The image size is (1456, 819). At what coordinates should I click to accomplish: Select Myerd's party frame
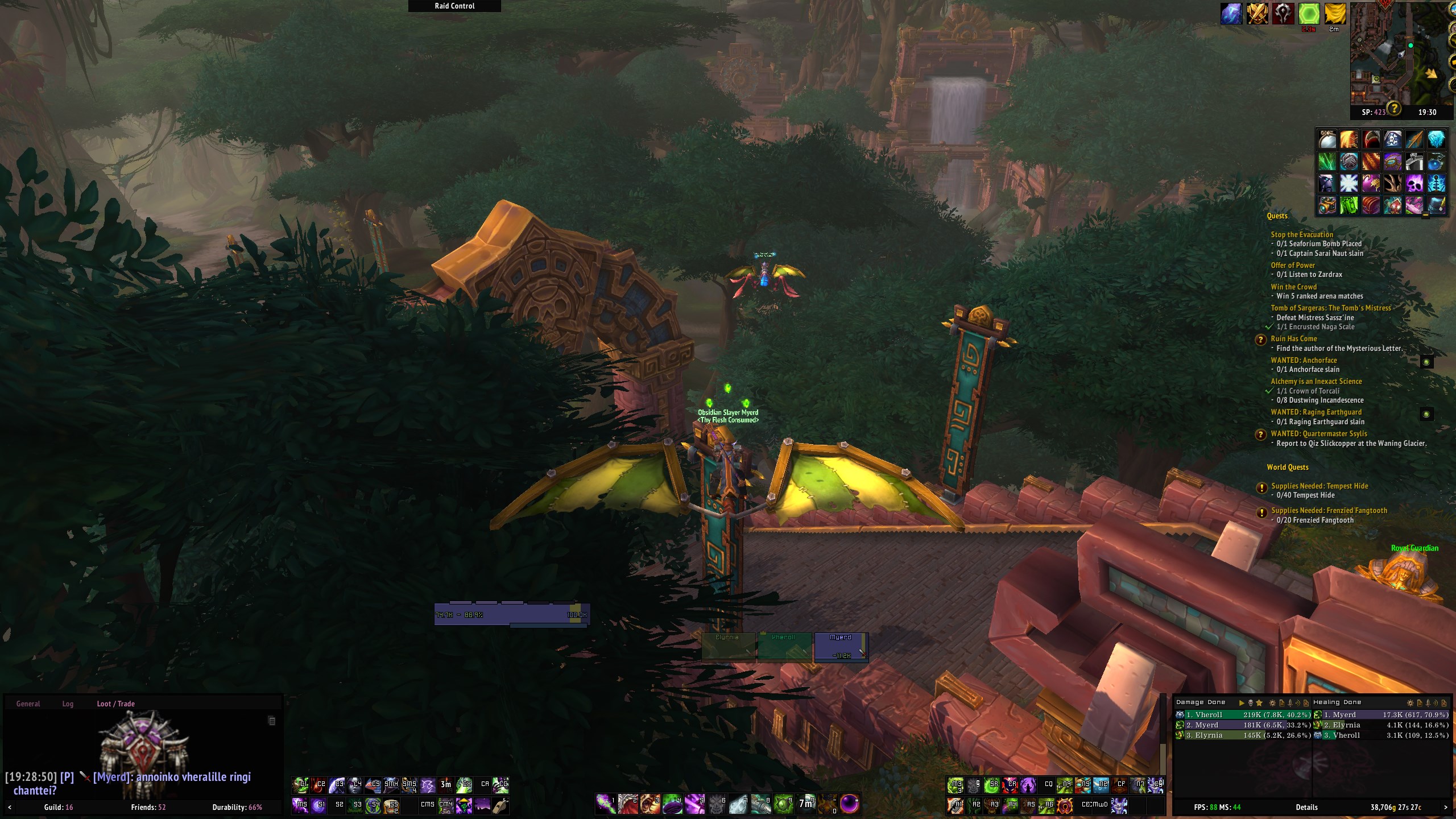click(841, 647)
